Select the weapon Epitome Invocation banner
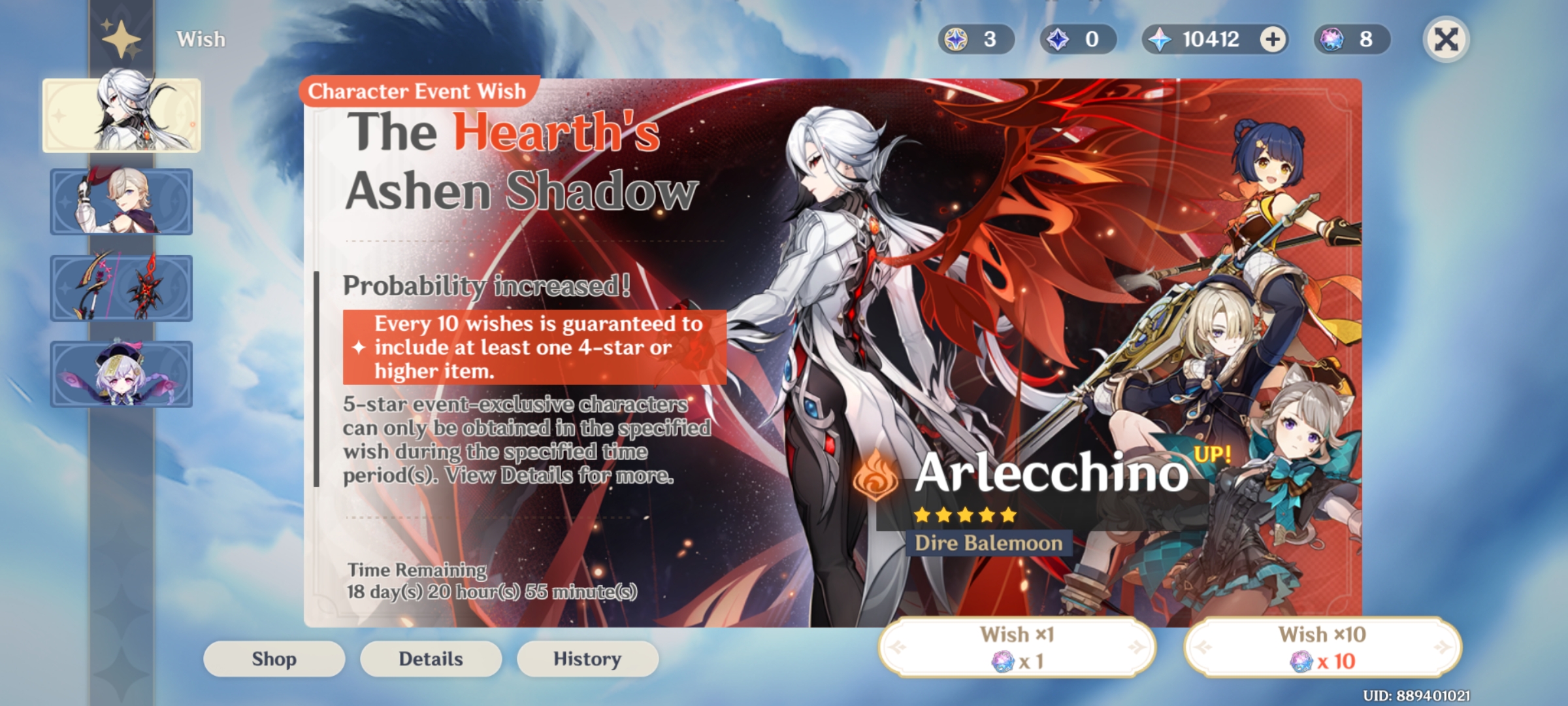This screenshot has width=1568, height=706. (x=121, y=288)
